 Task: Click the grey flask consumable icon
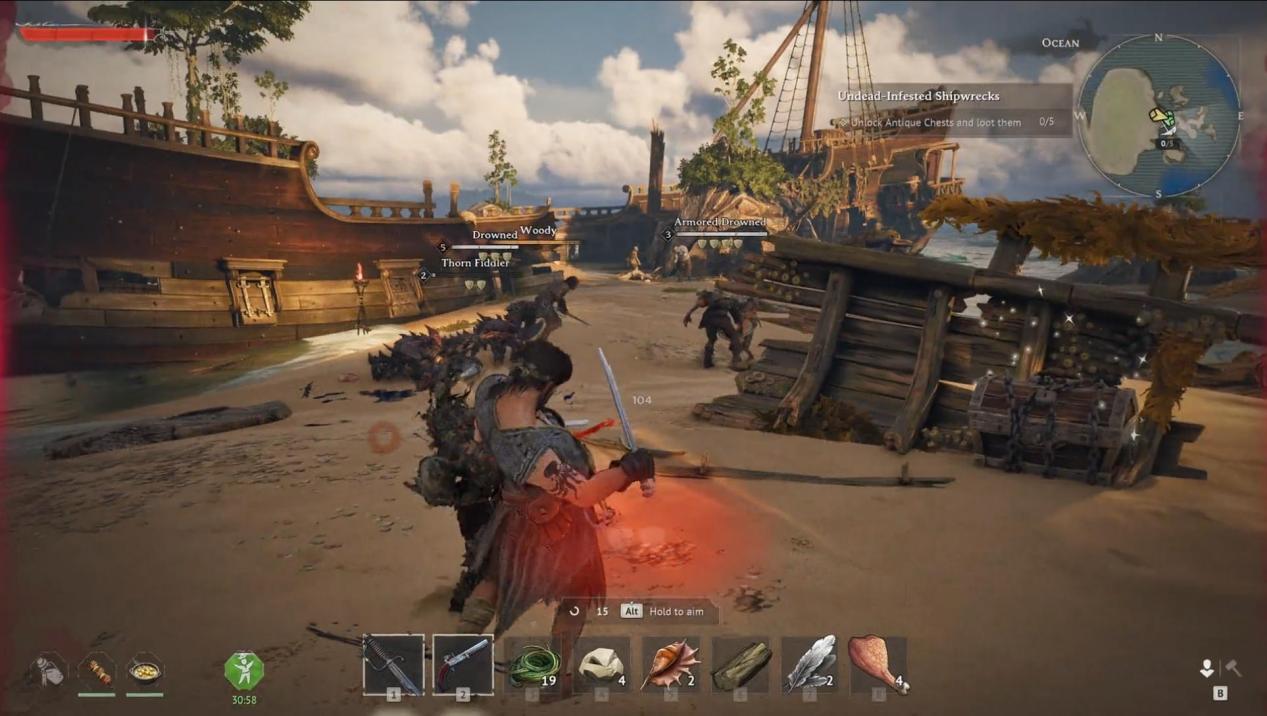click(x=47, y=670)
